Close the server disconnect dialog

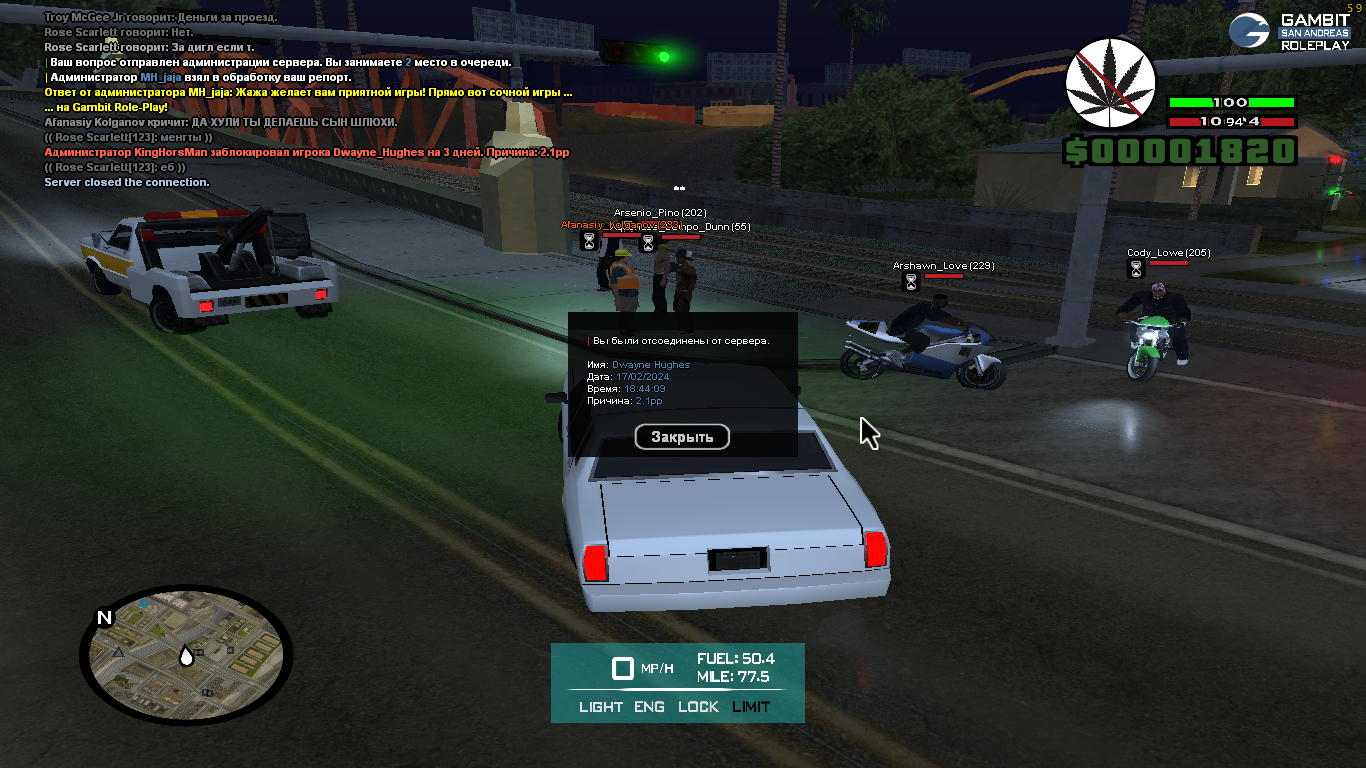[x=682, y=437]
